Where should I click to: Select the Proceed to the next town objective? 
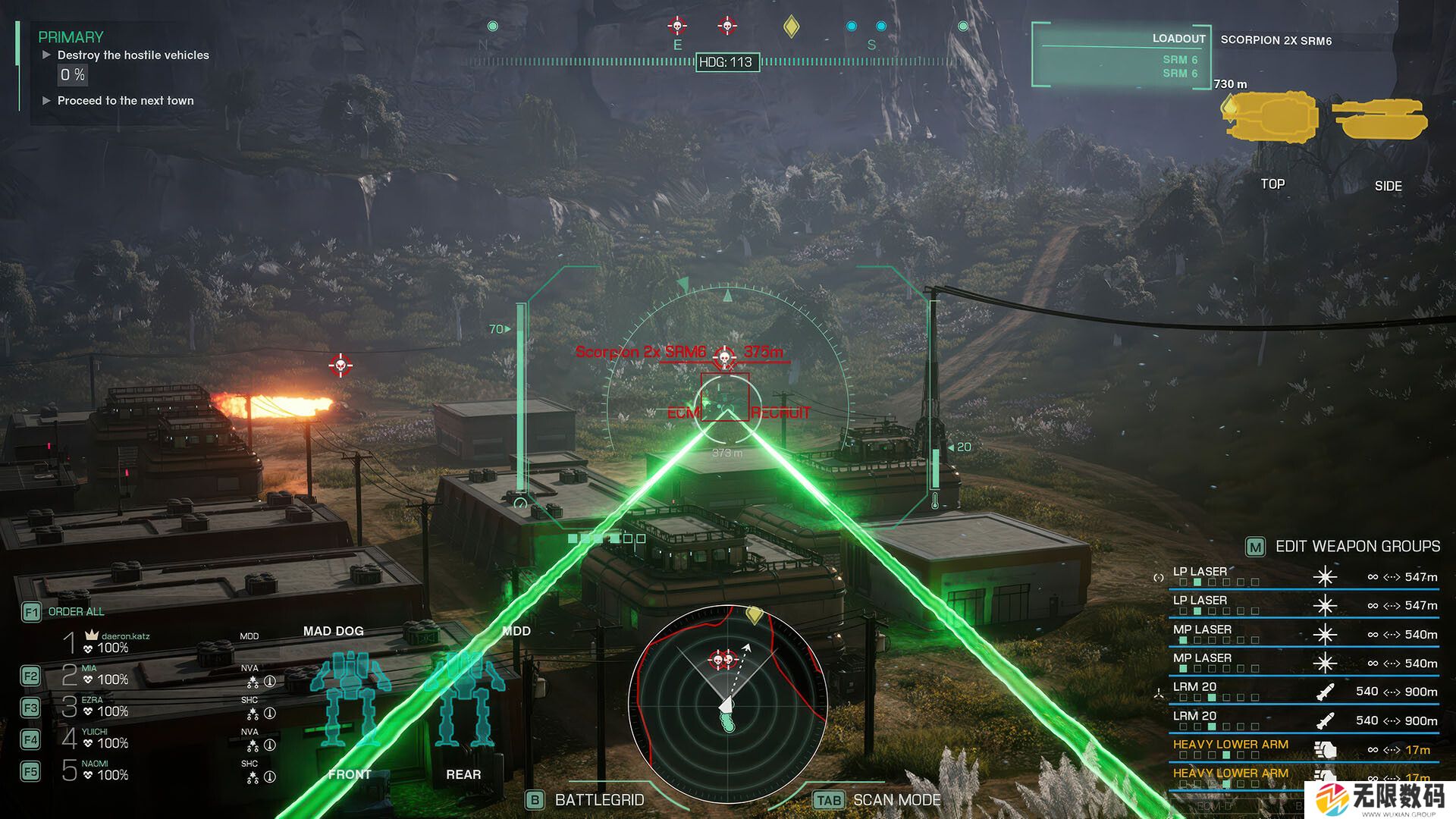125,101
